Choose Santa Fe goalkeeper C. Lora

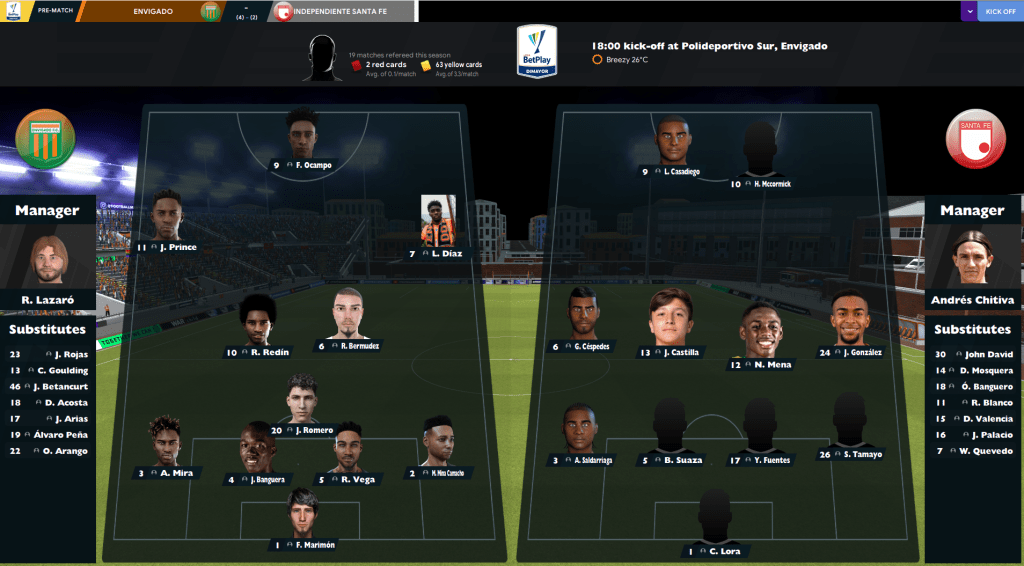coord(714,518)
